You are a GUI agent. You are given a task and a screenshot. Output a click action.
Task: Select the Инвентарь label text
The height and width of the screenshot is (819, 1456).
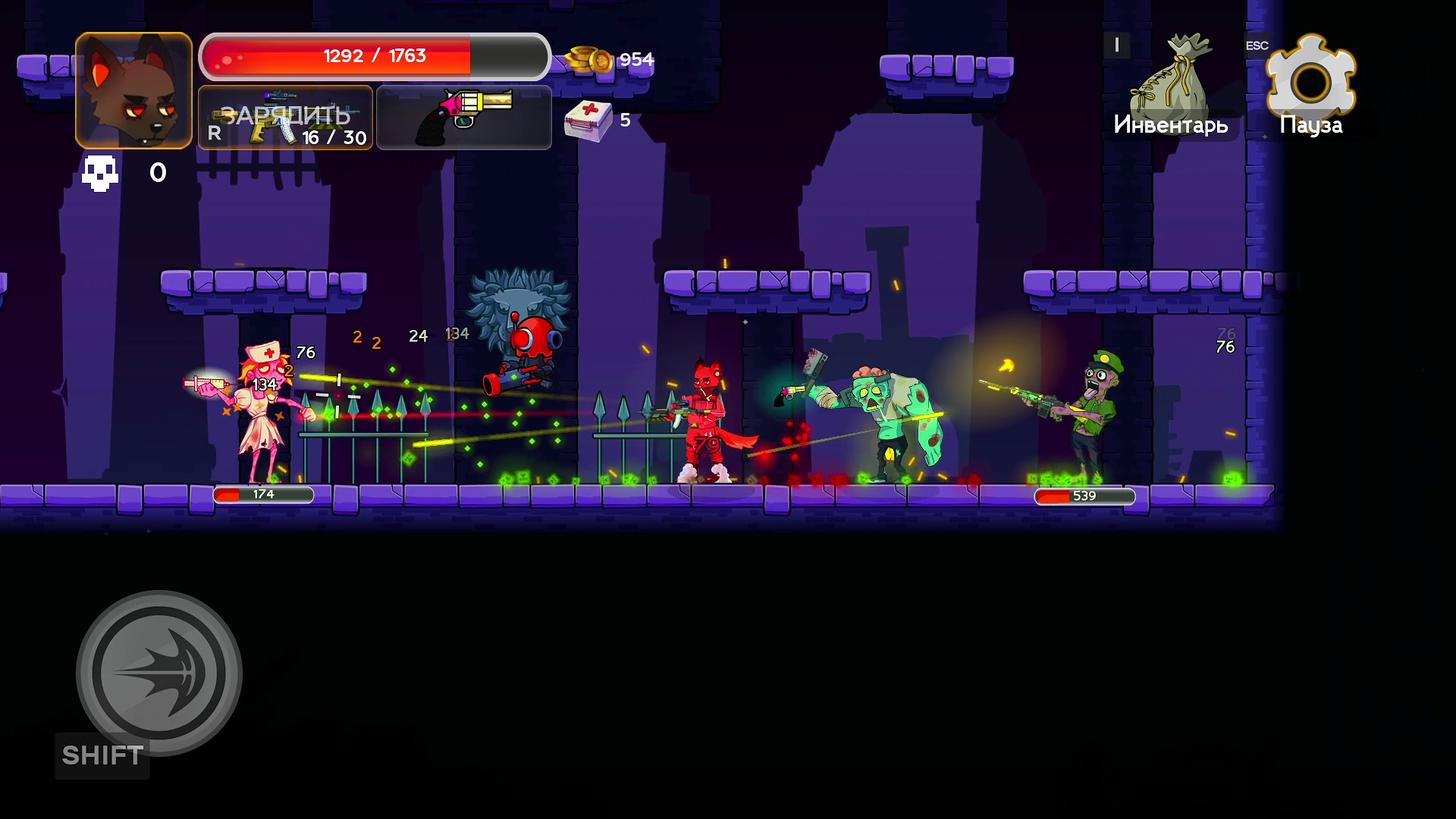1171,124
